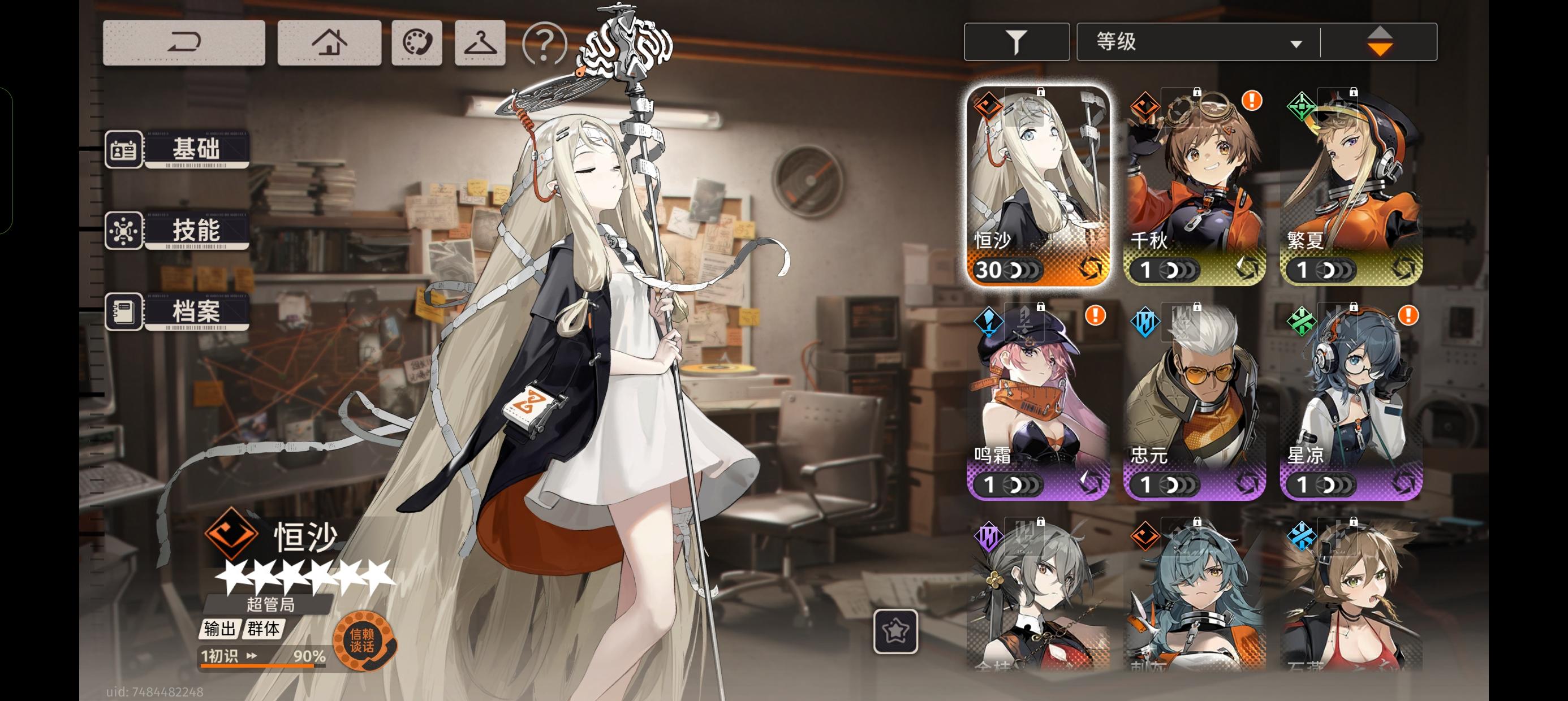This screenshot has height=701, width=1568.
Task: Open the home screen icon
Action: point(329,42)
